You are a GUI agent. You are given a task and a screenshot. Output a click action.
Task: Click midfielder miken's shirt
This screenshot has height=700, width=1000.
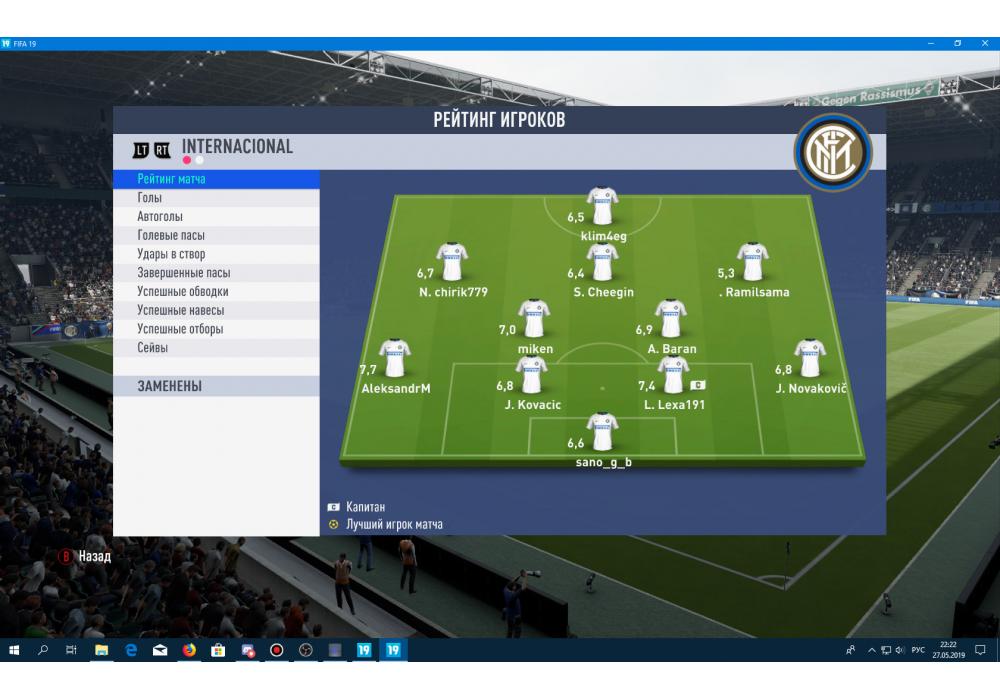[534, 319]
